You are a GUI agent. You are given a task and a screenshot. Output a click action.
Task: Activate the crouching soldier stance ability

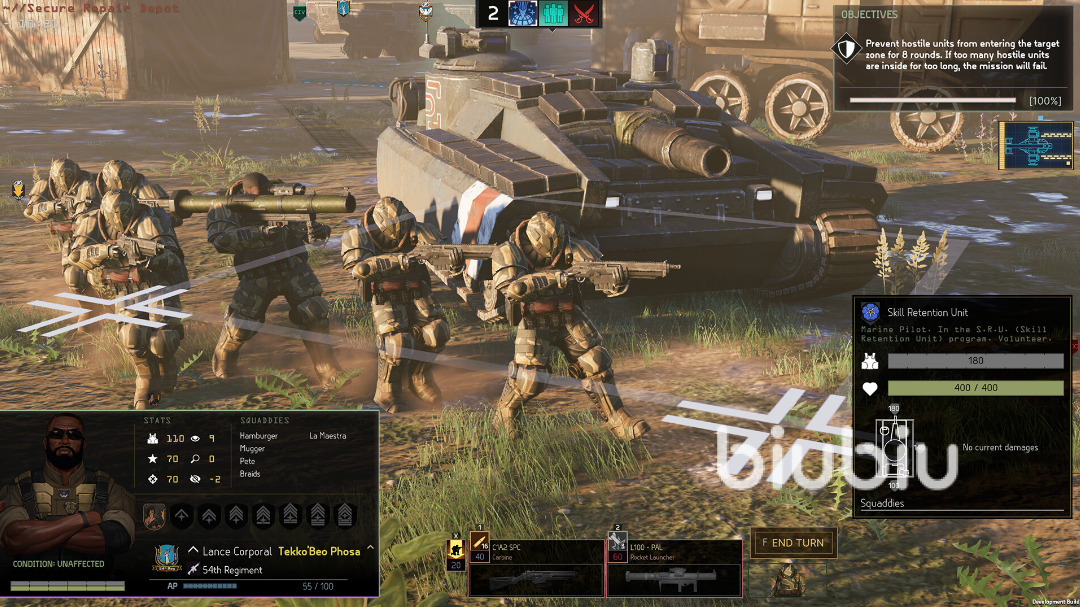(456, 550)
